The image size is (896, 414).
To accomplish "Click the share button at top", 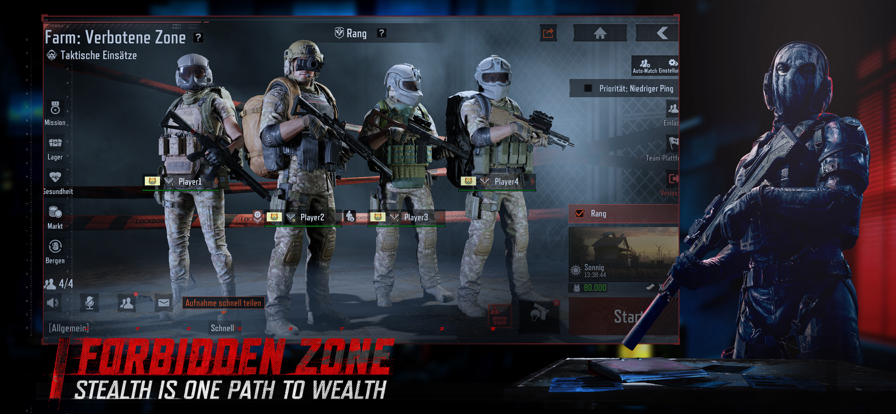I will point(548,33).
